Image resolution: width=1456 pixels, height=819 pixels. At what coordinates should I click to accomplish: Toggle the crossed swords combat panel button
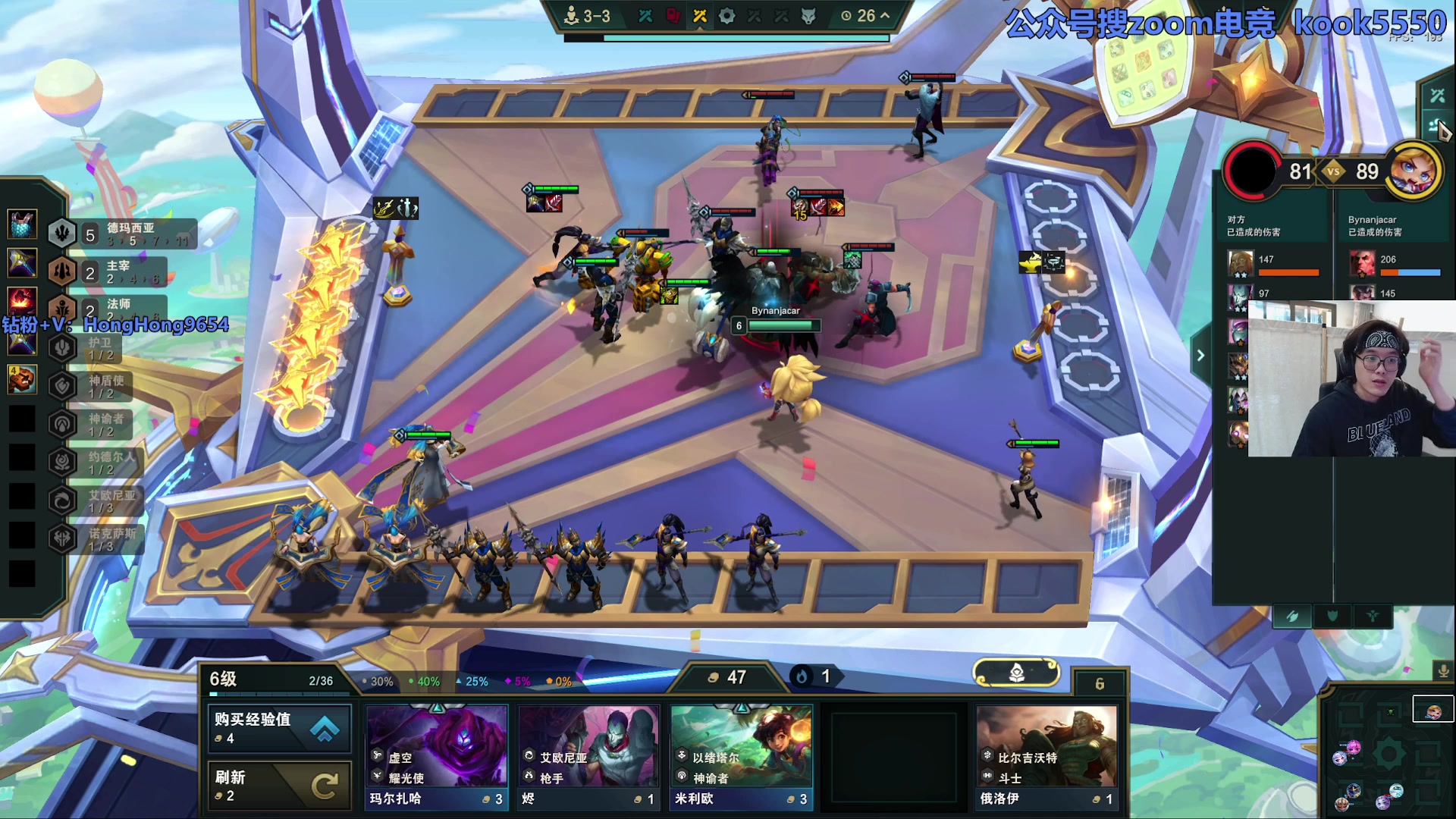tap(1437, 96)
